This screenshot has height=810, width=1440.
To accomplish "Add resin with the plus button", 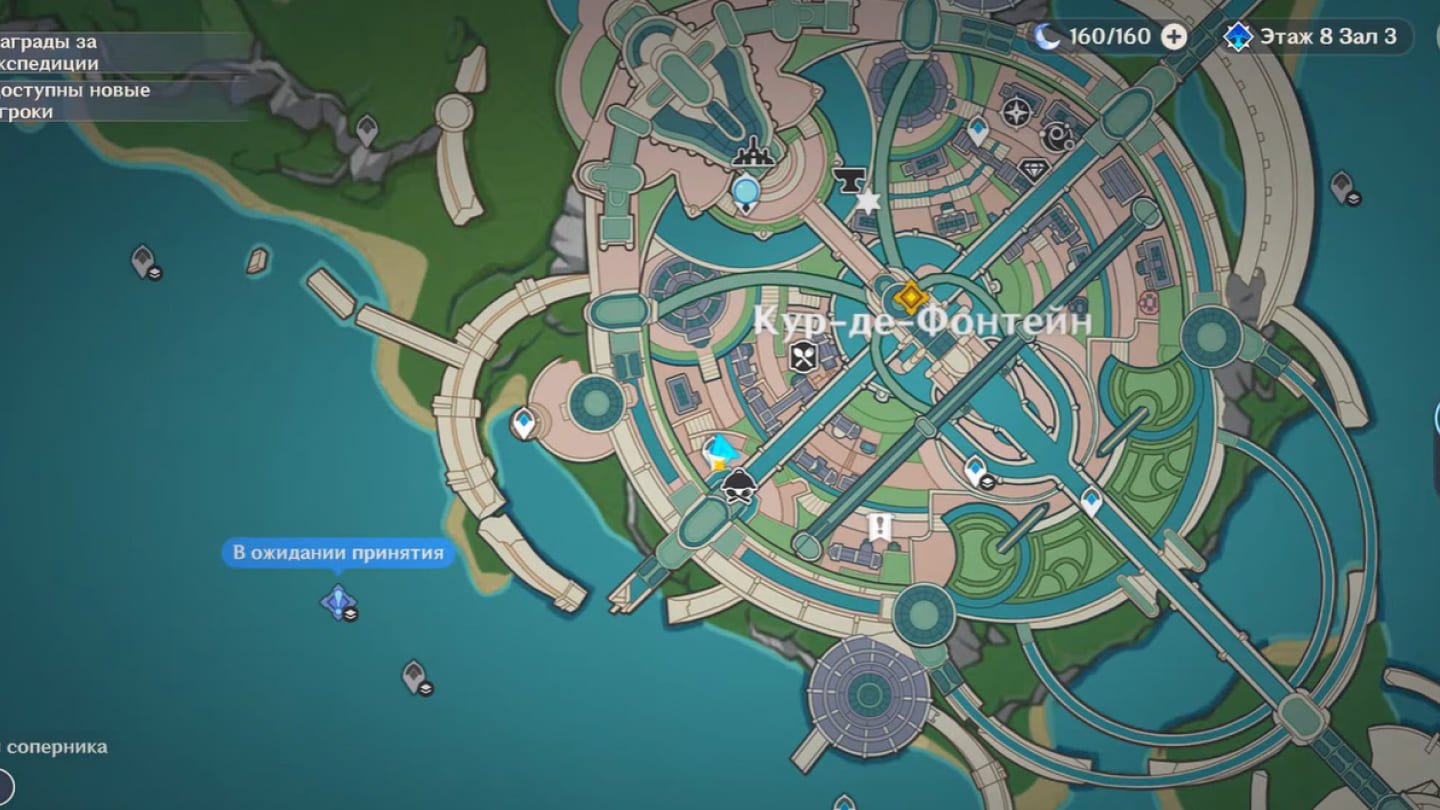I will (1174, 37).
